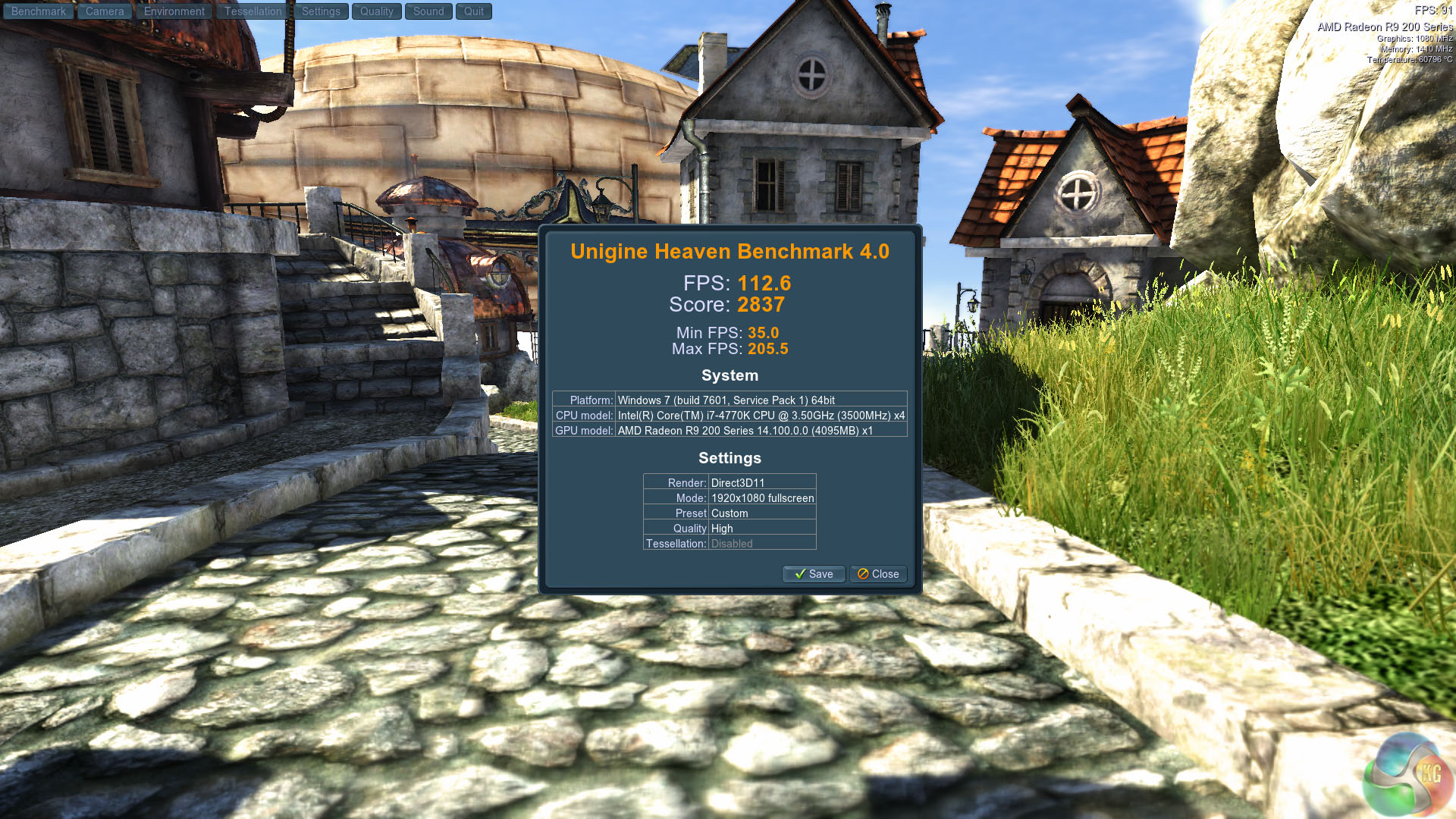Open the Camera menu
The image size is (1456, 819).
(x=105, y=11)
